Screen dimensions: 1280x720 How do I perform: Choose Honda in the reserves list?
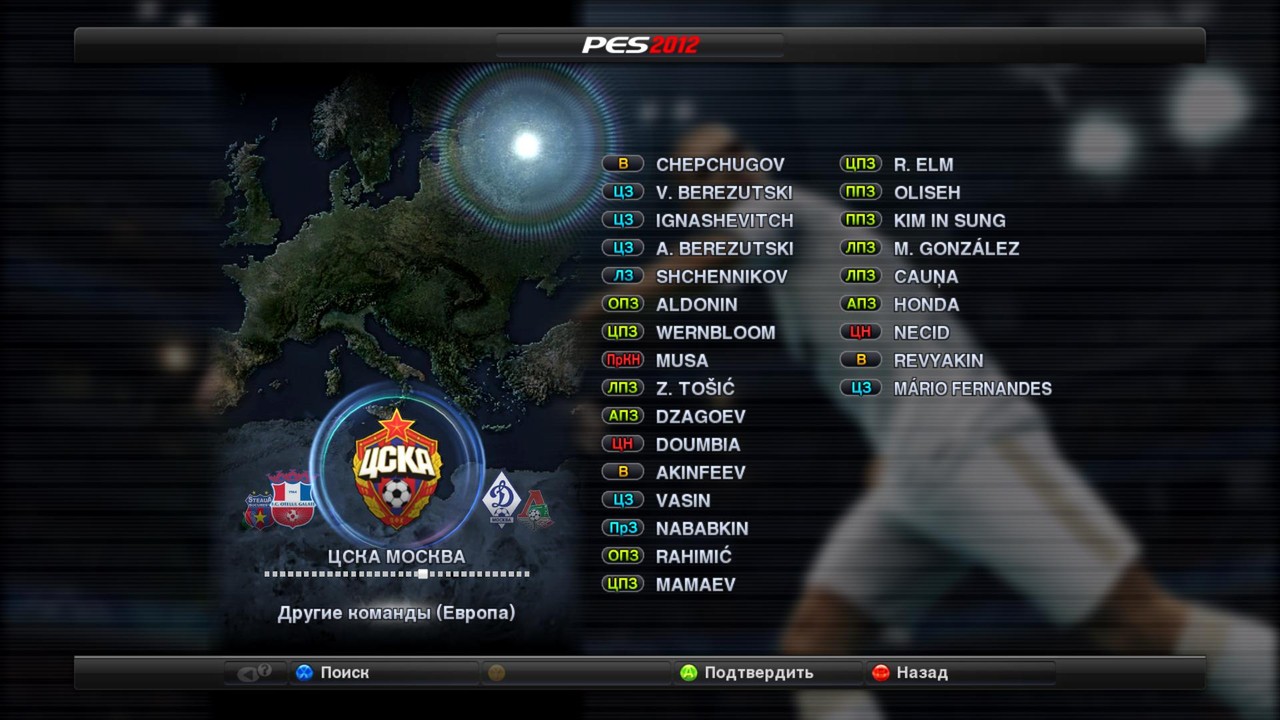[x=926, y=304]
